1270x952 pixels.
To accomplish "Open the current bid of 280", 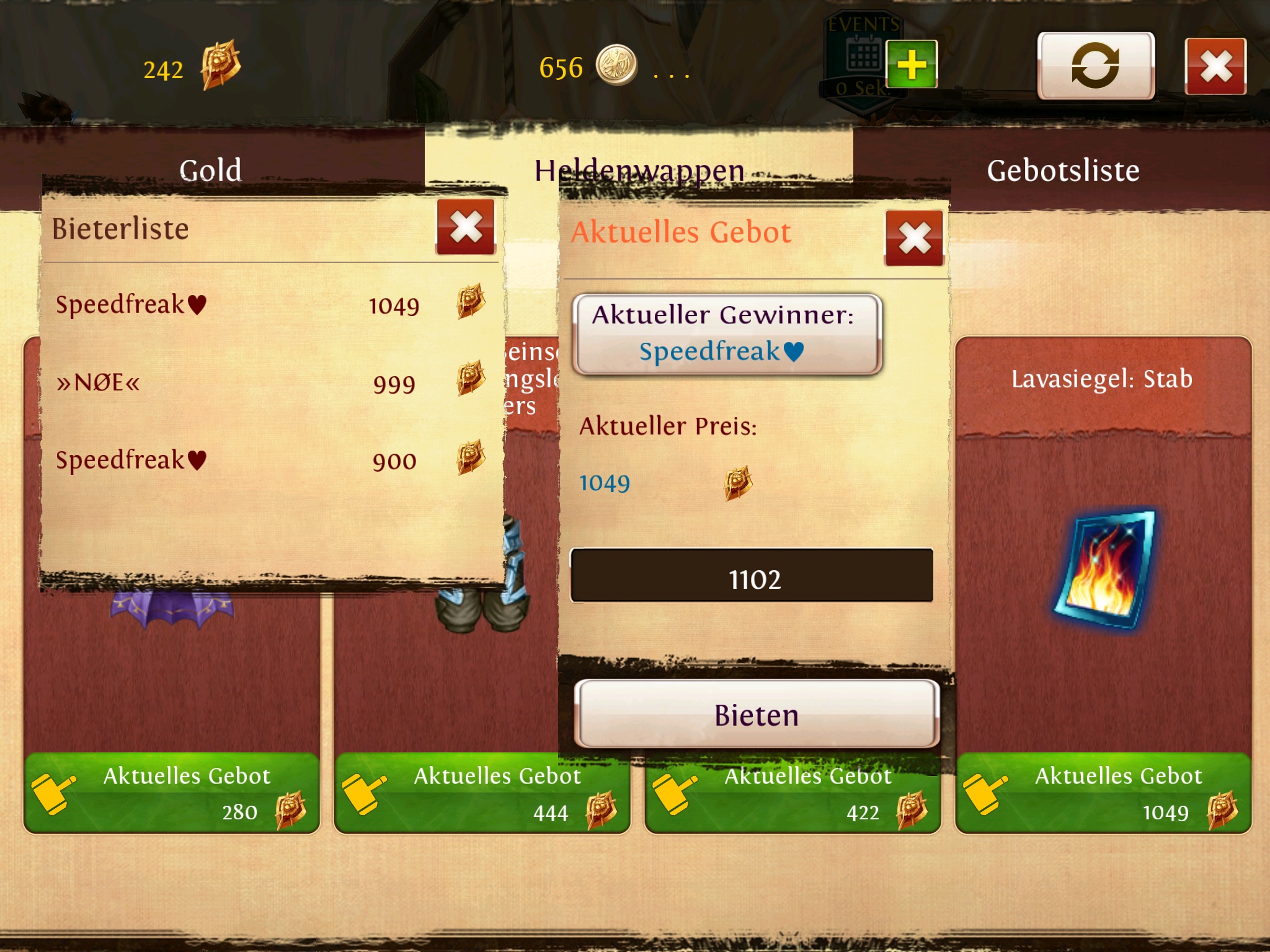I will pos(172,794).
